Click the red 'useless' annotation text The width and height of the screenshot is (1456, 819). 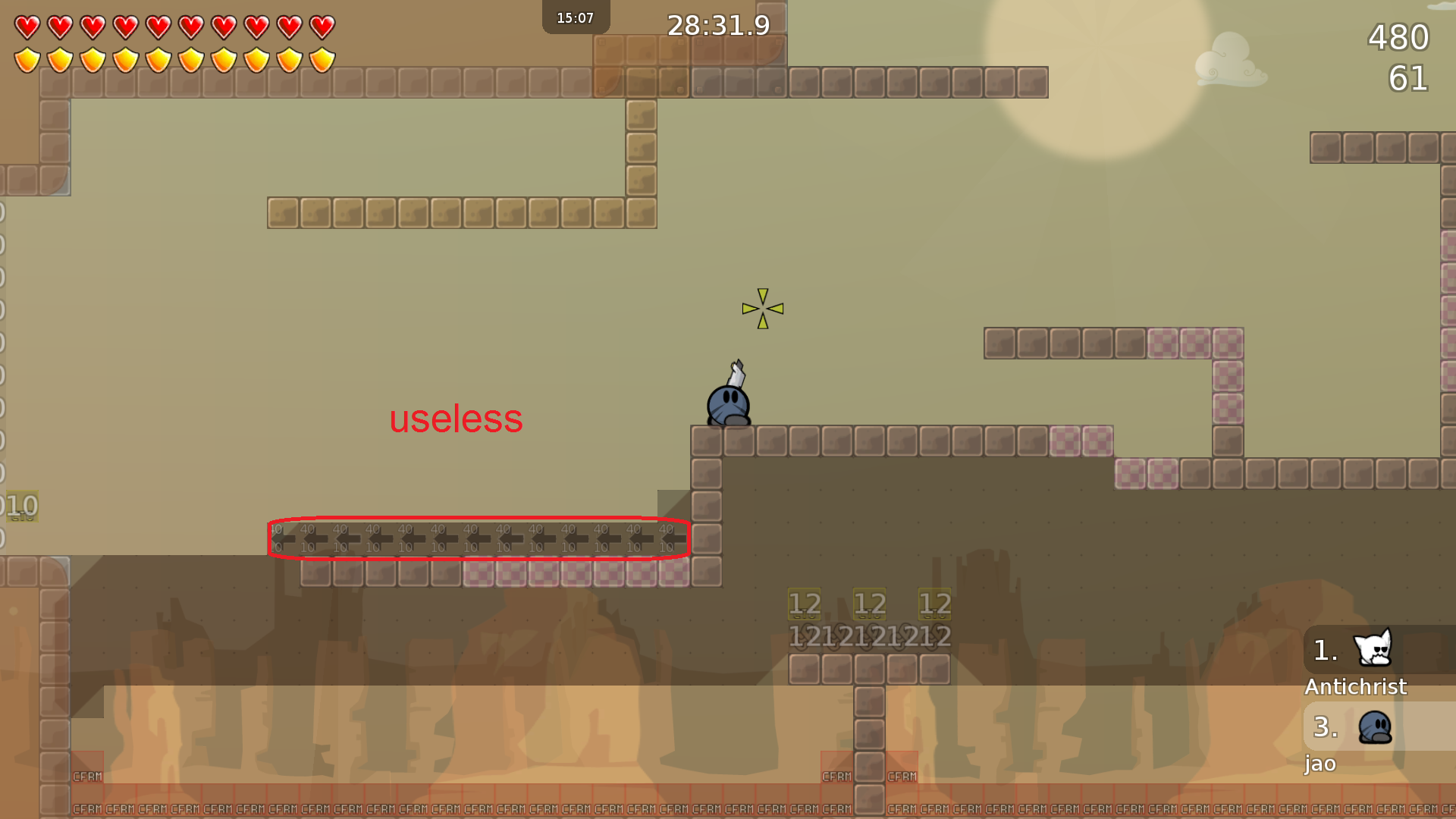pyautogui.click(x=456, y=419)
